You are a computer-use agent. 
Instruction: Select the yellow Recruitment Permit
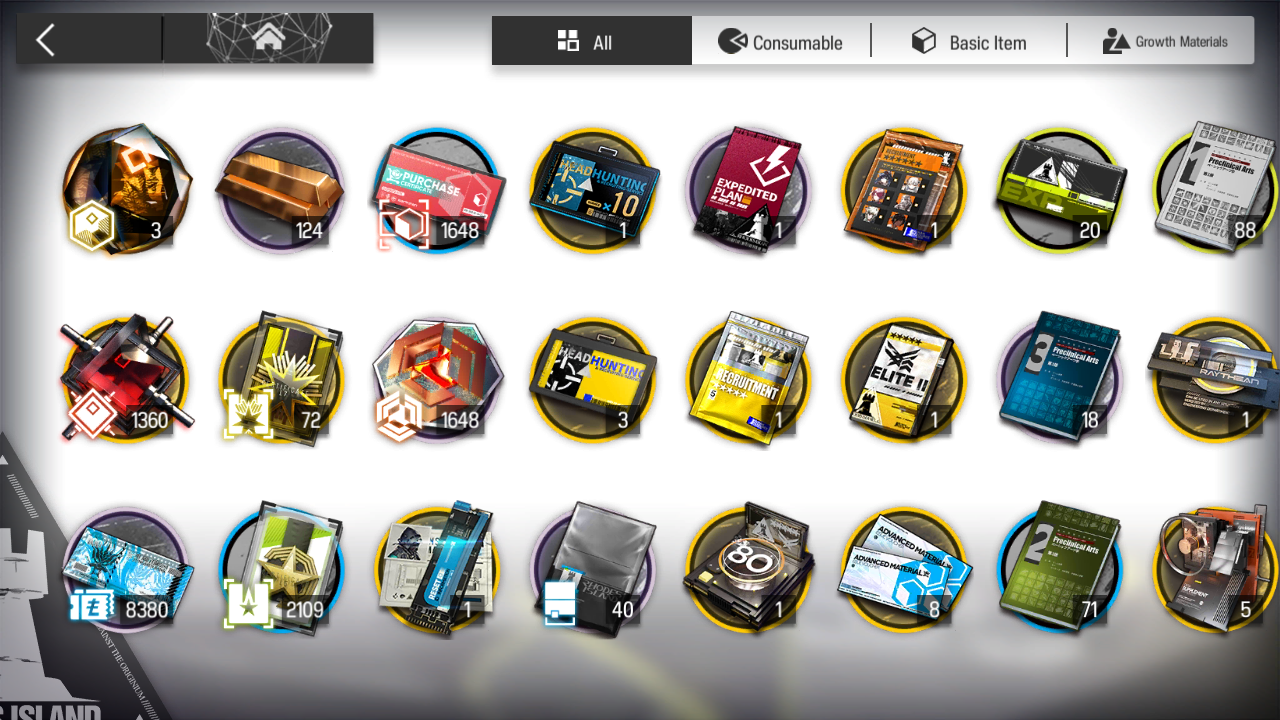tap(752, 380)
